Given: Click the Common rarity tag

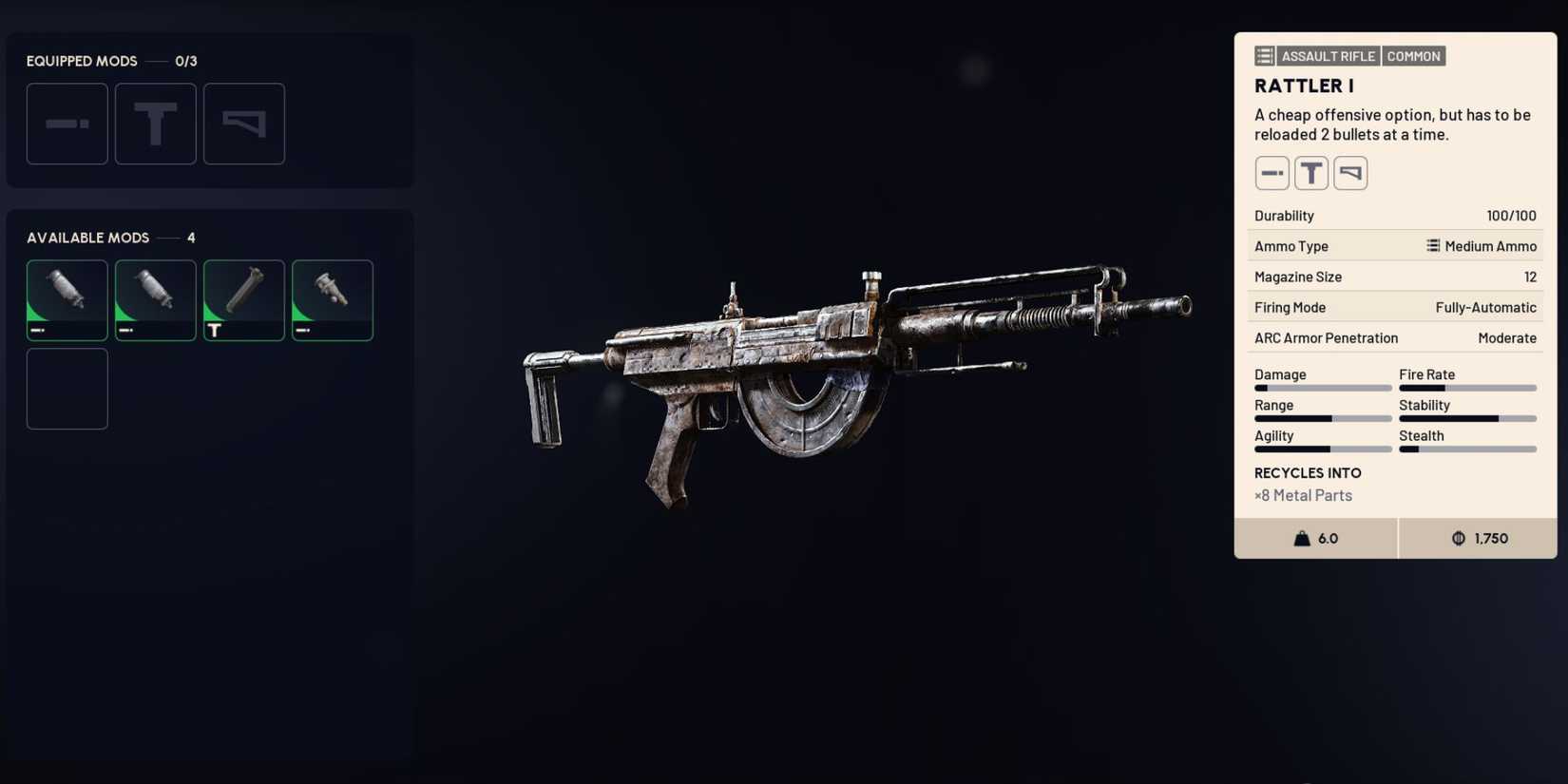Looking at the screenshot, I should pyautogui.click(x=1414, y=55).
